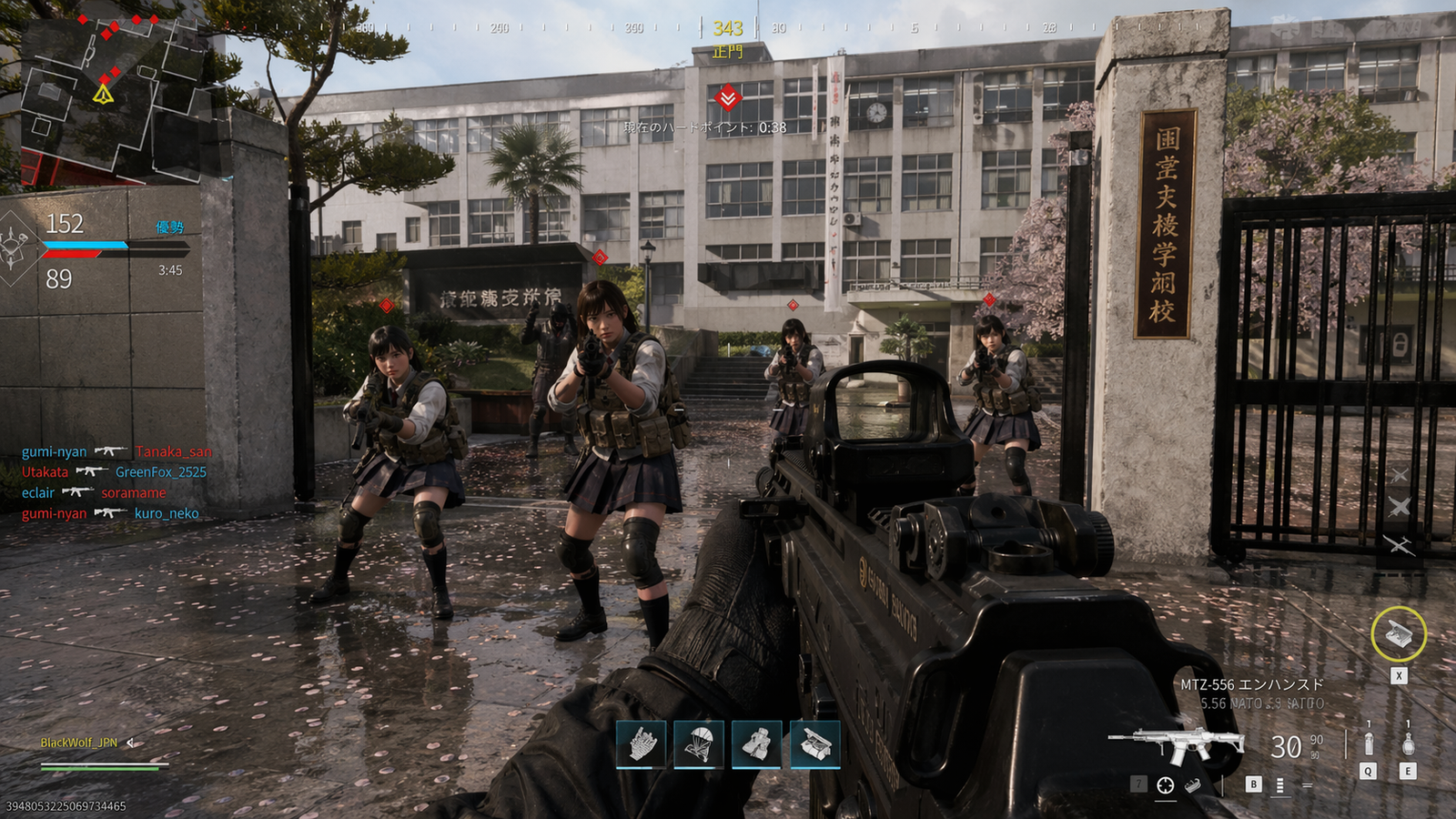Select the open supply box perk icon

pos(815,744)
